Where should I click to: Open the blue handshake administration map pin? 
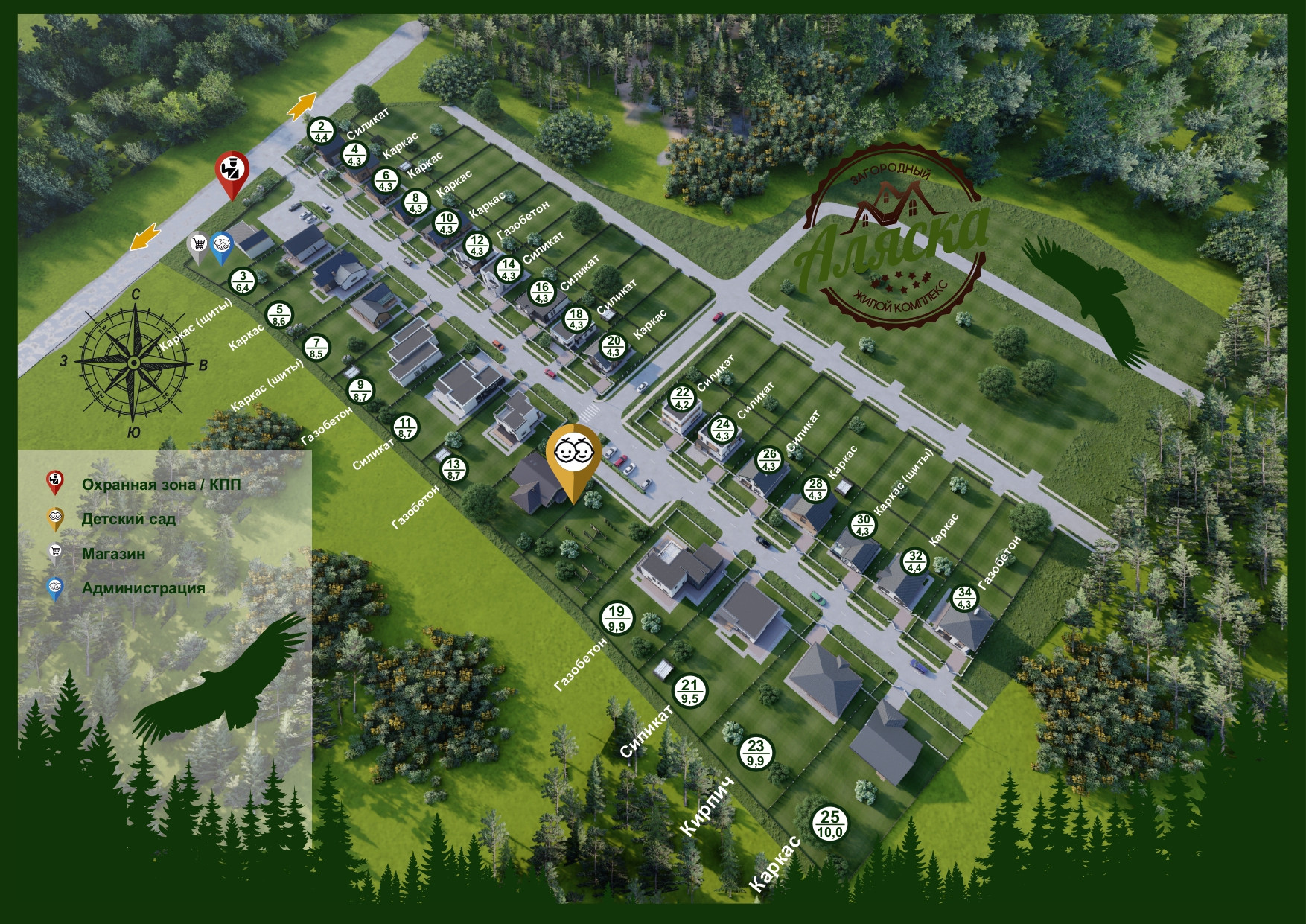click(x=221, y=245)
